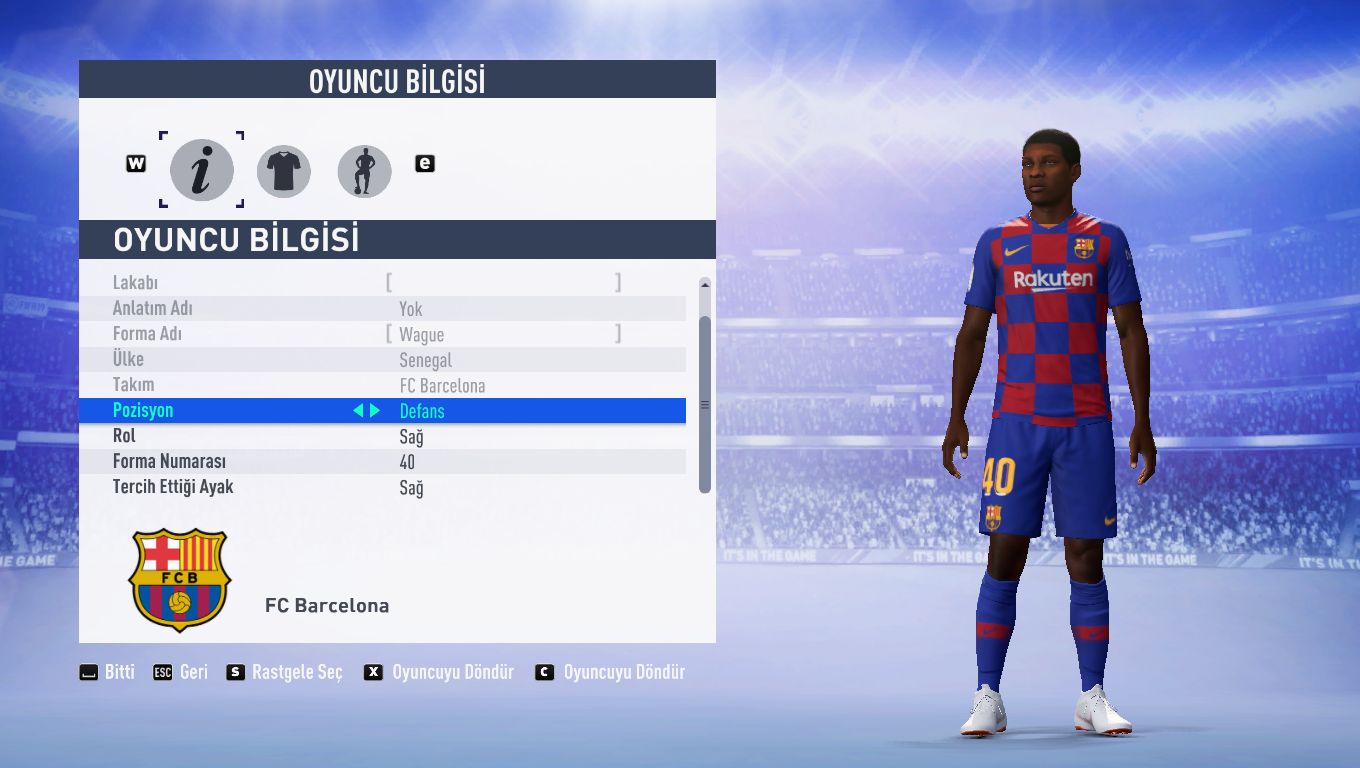
Task: Go back with the Geri button
Action: coord(181,672)
